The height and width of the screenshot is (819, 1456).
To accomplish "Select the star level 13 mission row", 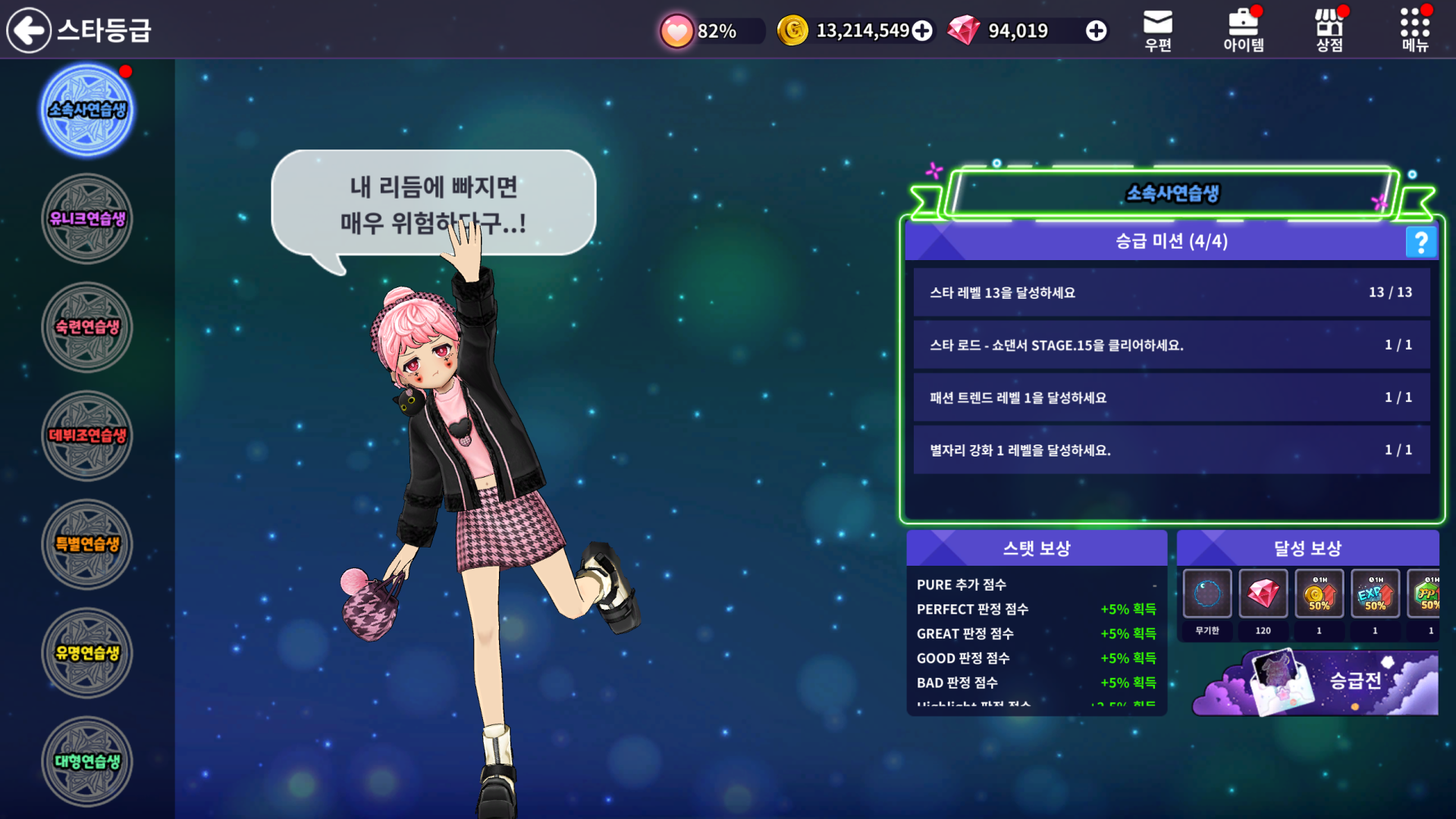I will coord(1171,293).
